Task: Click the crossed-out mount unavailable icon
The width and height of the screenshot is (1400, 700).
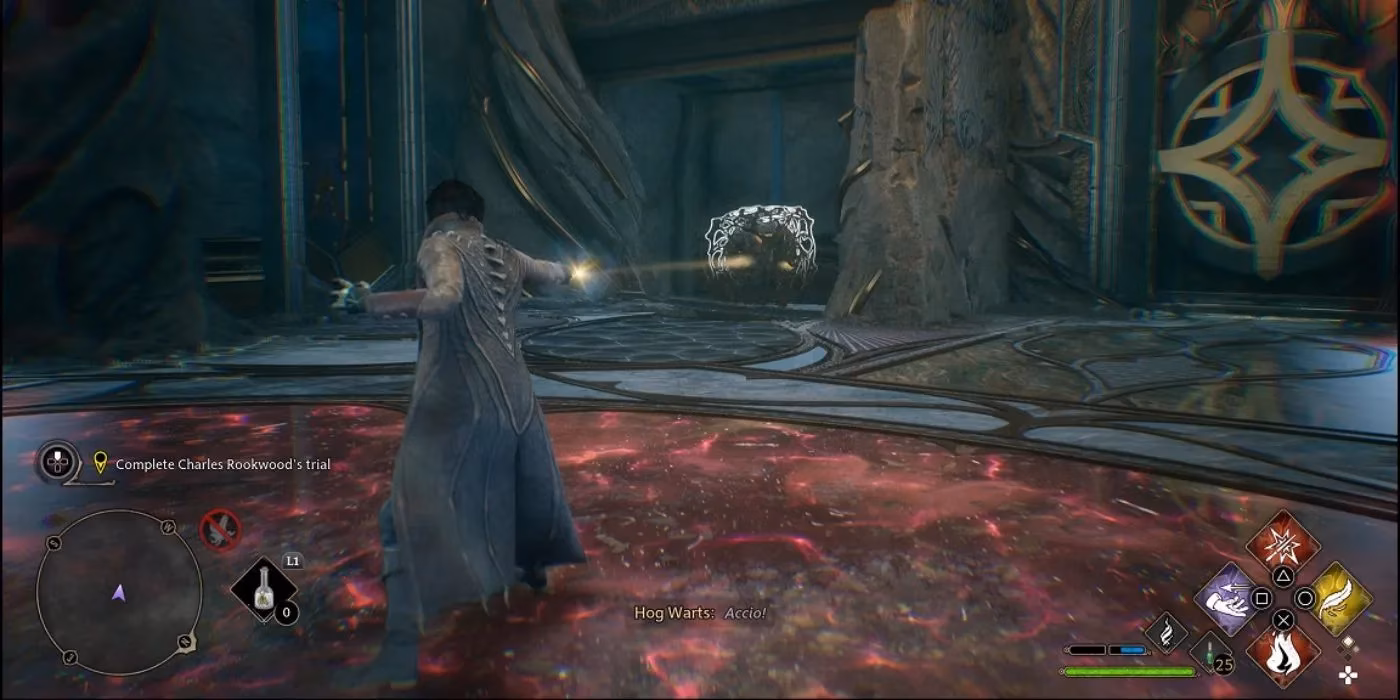Action: point(220,530)
